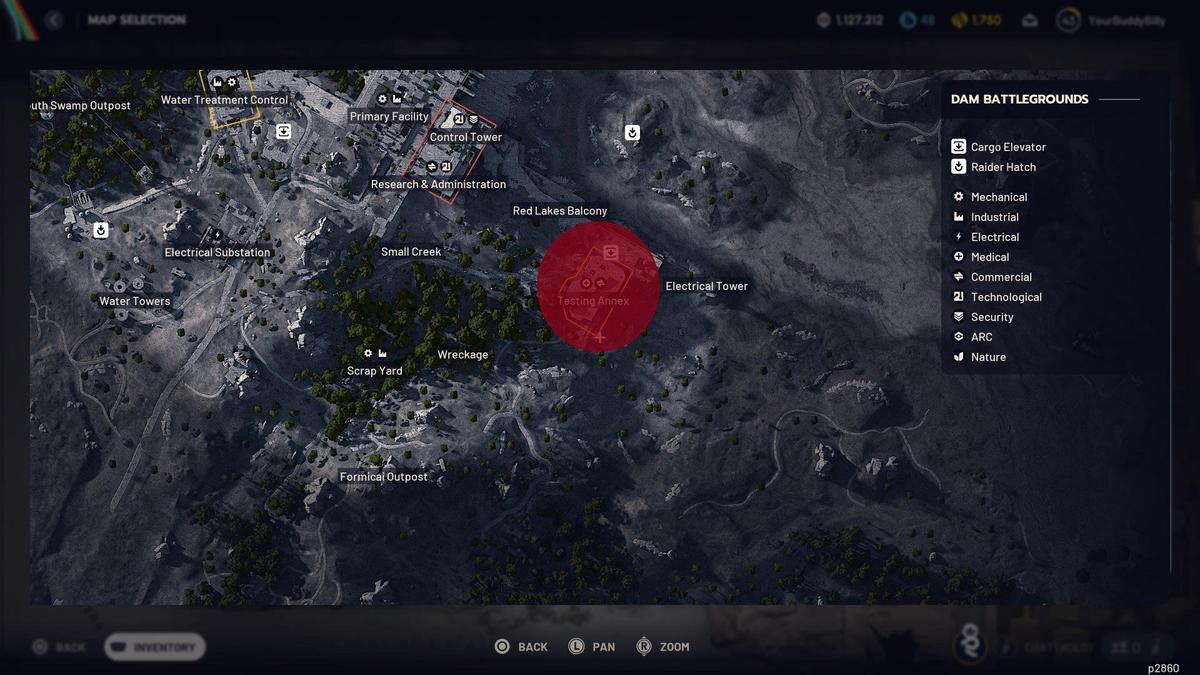This screenshot has height=675, width=1200.
Task: Filter map by Electrical loot
Action: [994, 237]
